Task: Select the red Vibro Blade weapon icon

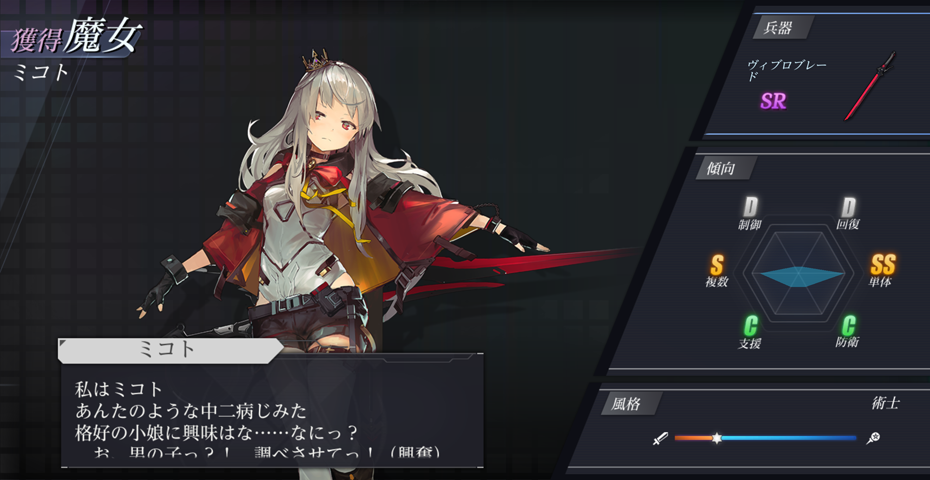Action: 868,87
